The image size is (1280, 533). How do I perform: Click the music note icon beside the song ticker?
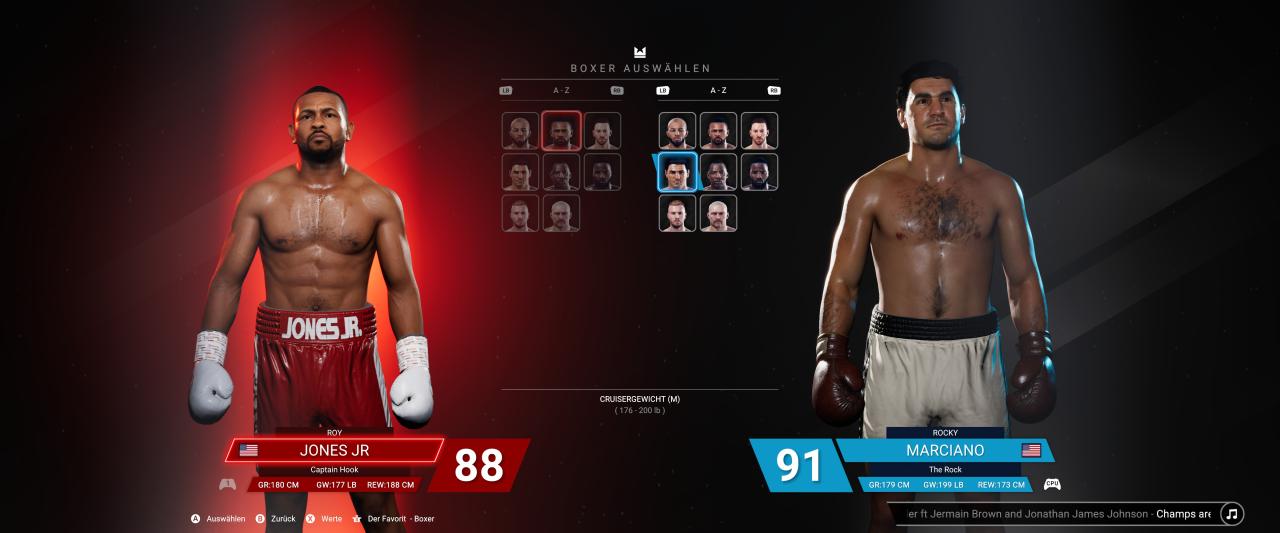[x=1232, y=514]
